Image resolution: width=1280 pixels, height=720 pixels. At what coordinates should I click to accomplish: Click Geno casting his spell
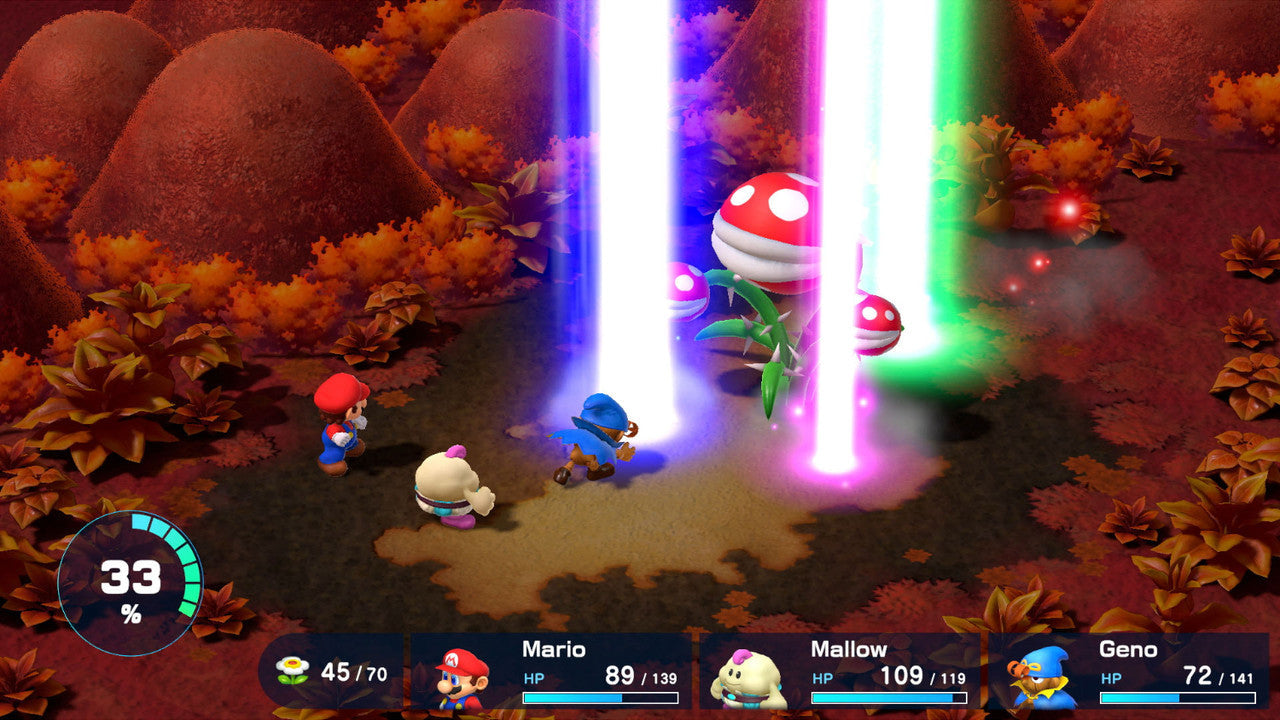tap(600, 435)
